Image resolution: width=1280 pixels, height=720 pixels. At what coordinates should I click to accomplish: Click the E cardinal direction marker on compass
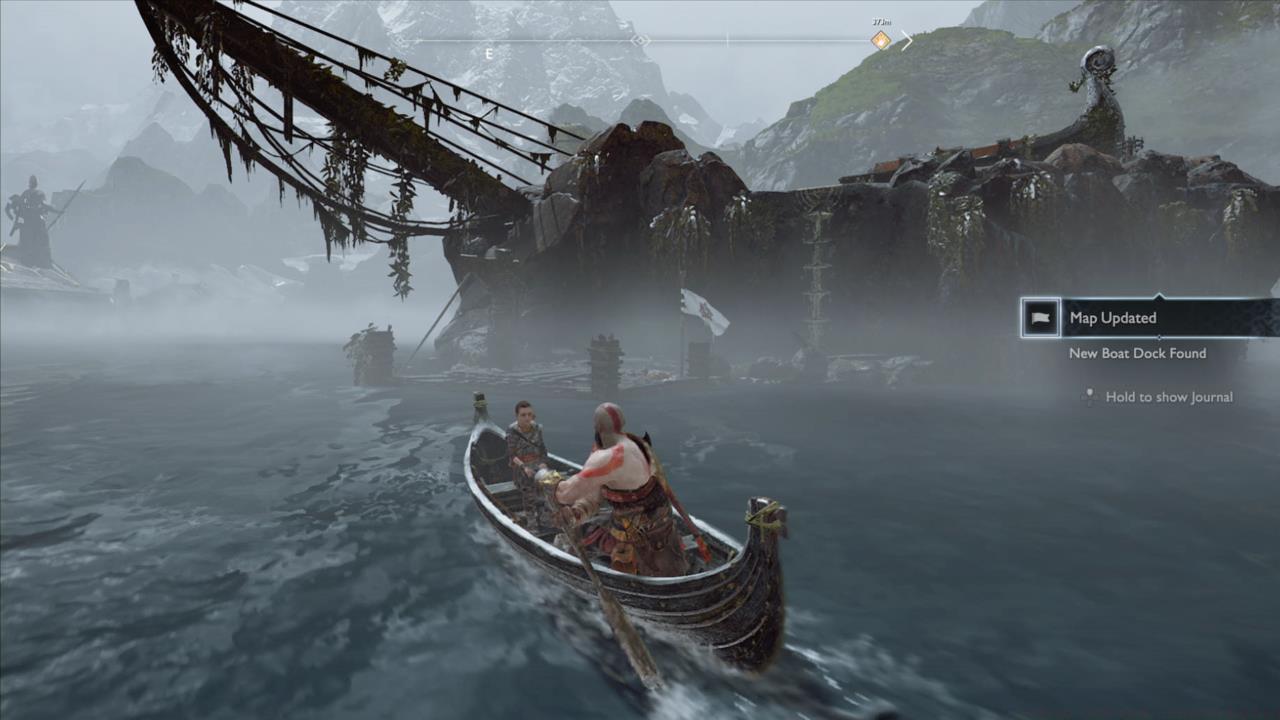pyautogui.click(x=489, y=52)
